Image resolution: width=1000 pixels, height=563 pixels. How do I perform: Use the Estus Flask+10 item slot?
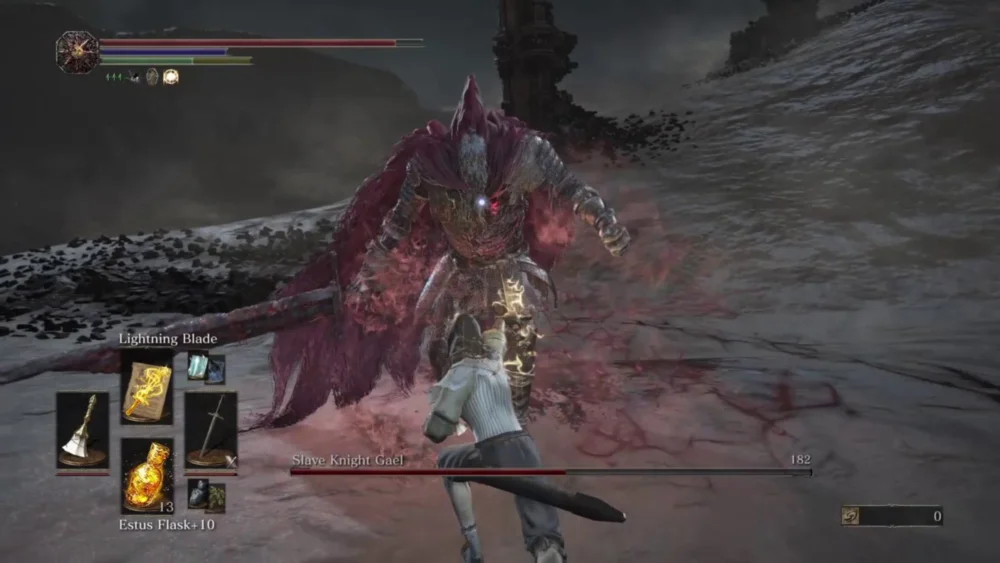[146, 476]
